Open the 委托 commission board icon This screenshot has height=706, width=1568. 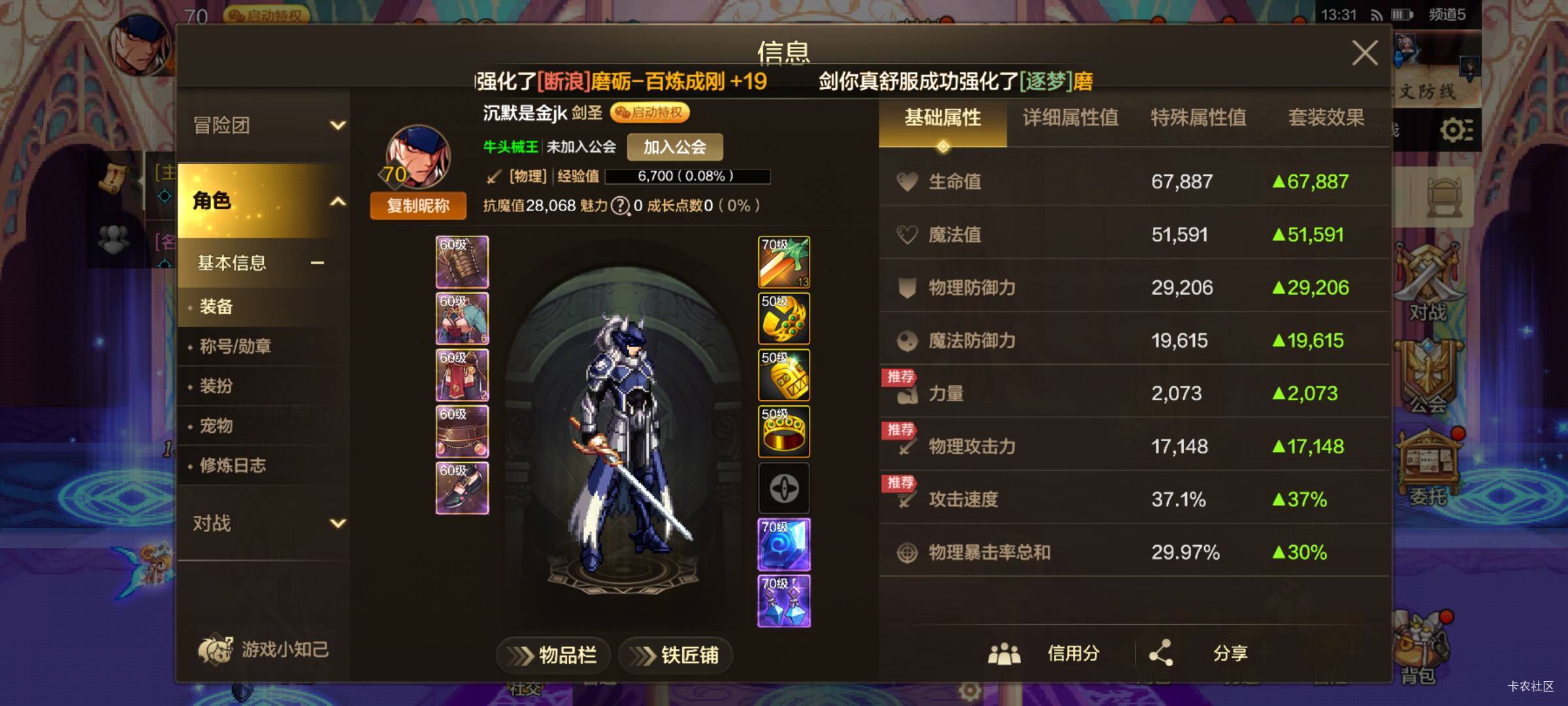pyautogui.click(x=1428, y=458)
